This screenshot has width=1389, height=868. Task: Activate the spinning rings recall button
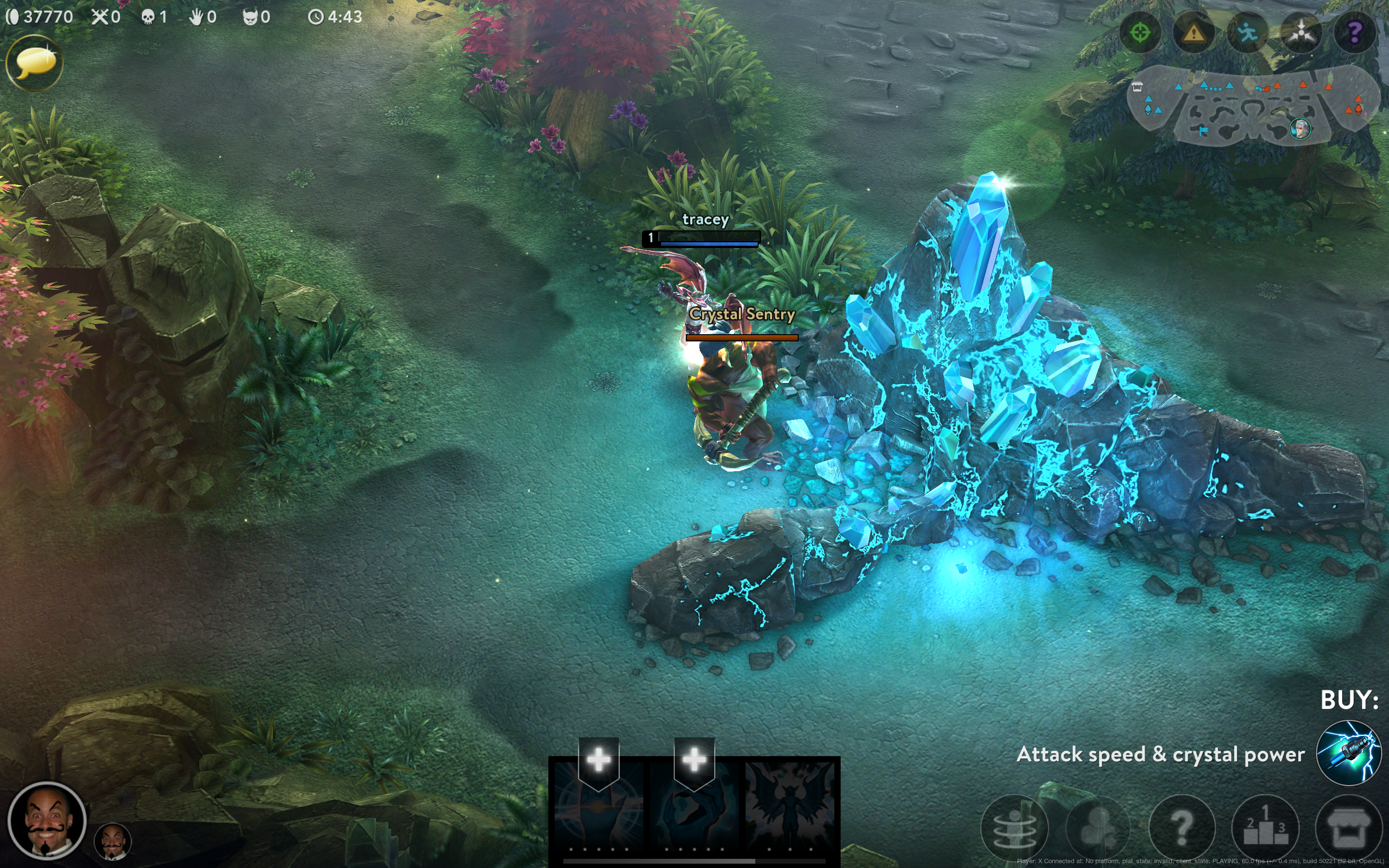1014,827
